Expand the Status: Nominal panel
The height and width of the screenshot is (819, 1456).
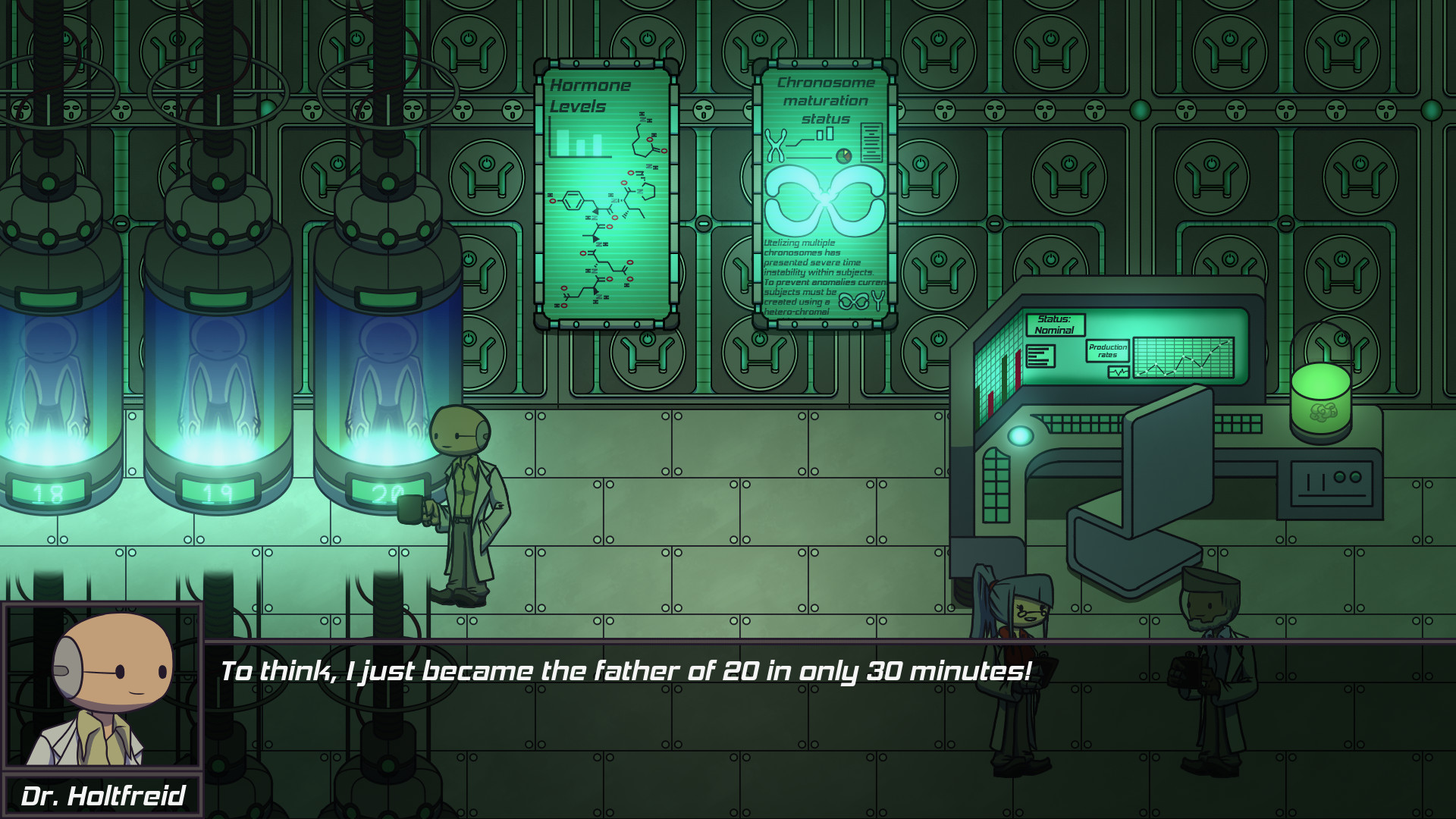point(1054,326)
